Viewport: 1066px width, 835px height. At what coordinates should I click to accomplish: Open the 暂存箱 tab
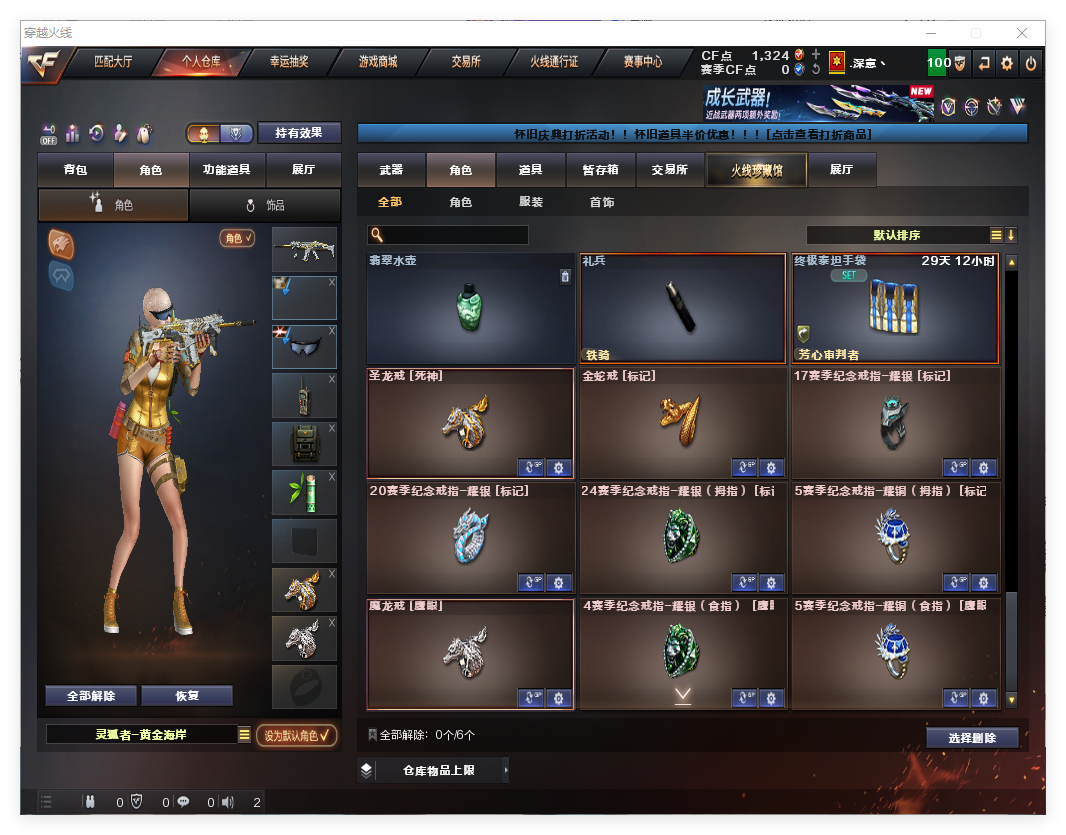600,170
